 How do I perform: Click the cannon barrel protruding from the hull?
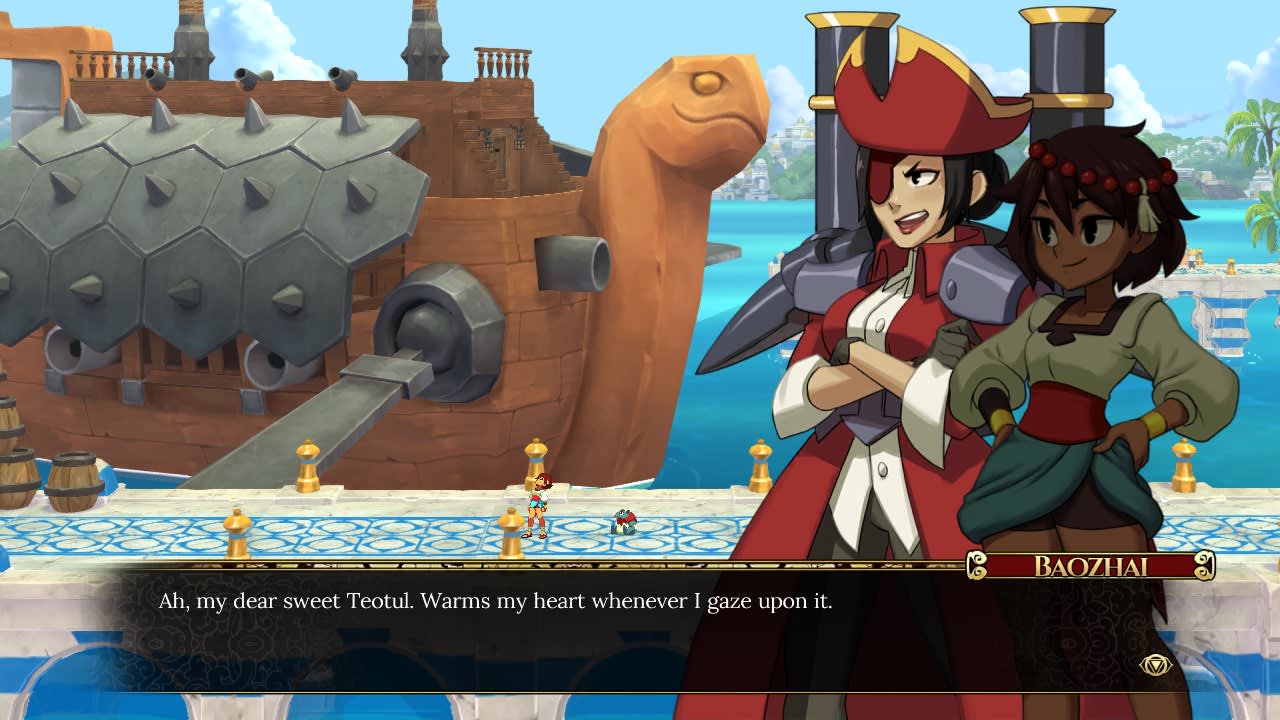click(x=570, y=265)
